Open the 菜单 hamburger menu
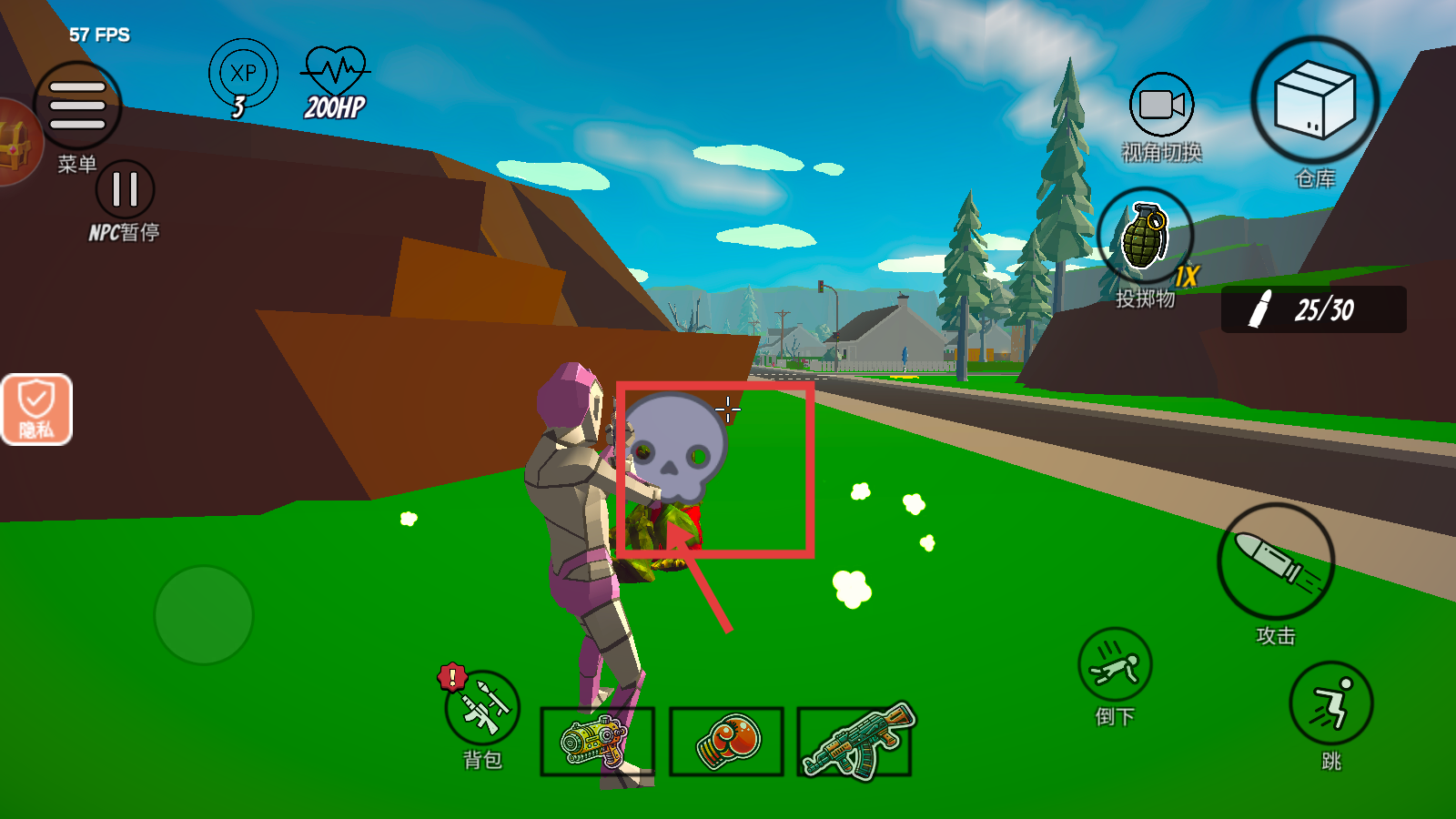This screenshot has height=819, width=1456. click(x=77, y=106)
